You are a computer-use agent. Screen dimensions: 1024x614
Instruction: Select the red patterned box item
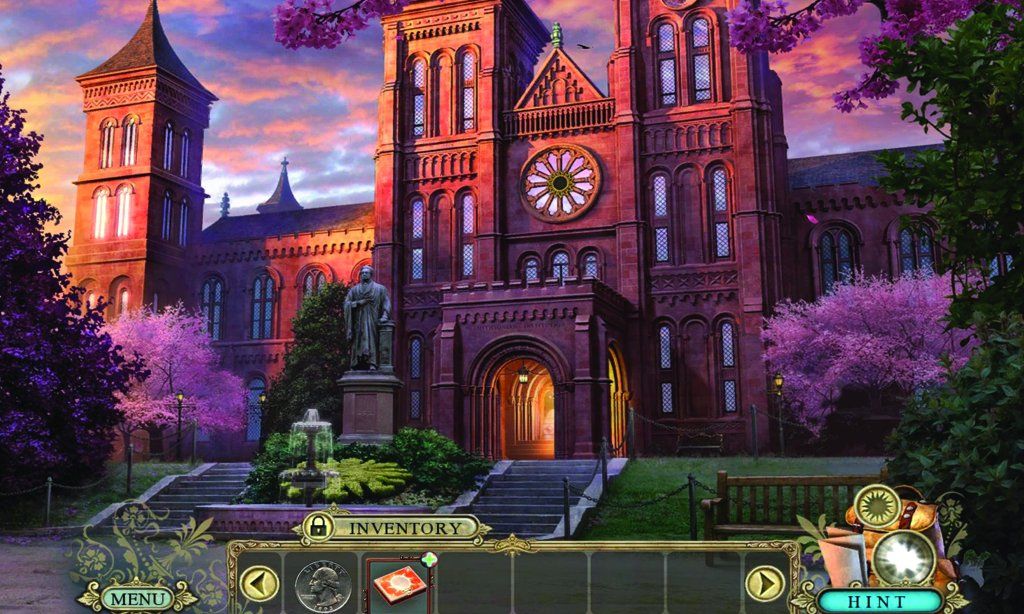coord(399,587)
